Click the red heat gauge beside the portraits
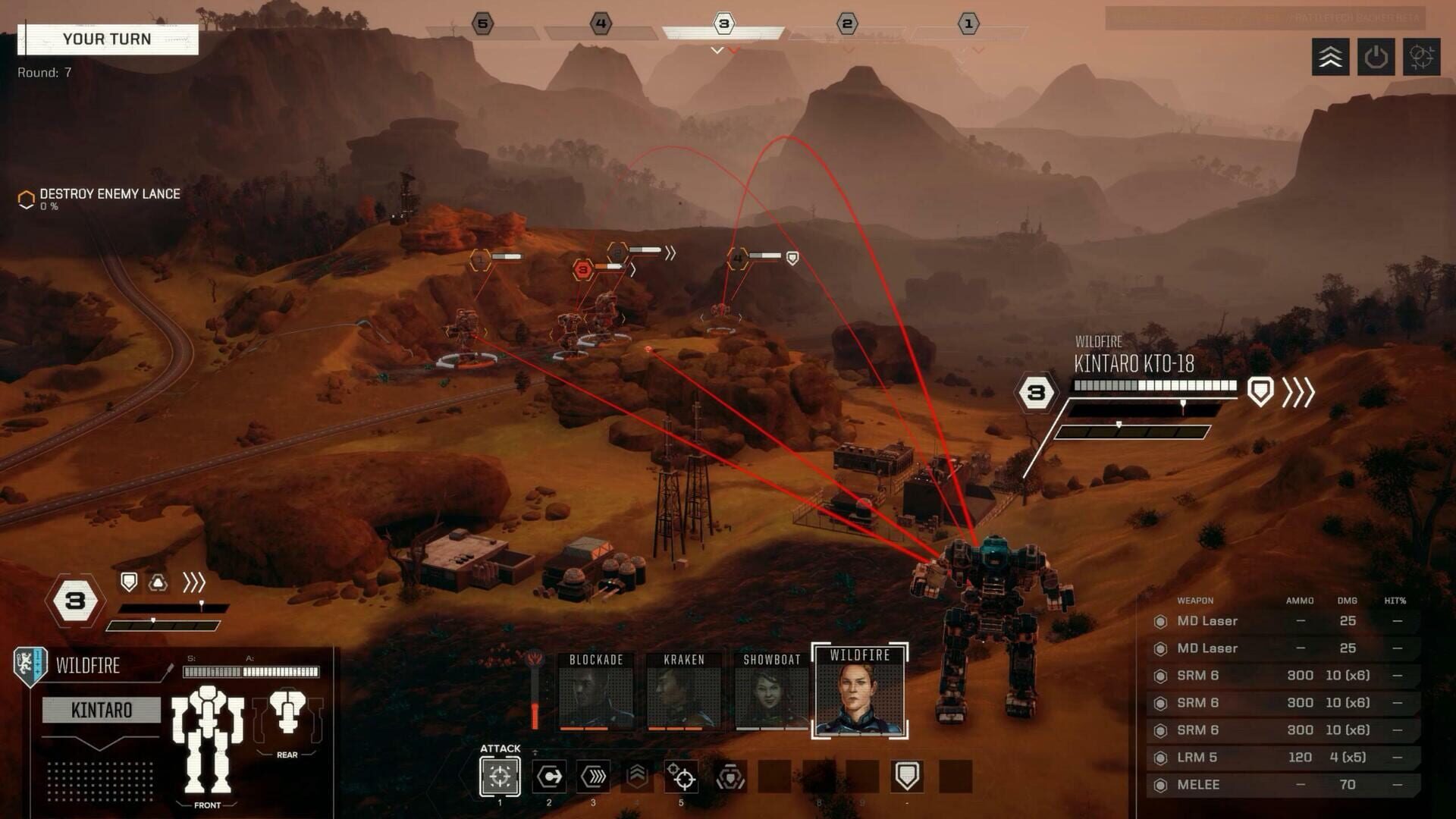The width and height of the screenshot is (1456, 819). [535, 694]
